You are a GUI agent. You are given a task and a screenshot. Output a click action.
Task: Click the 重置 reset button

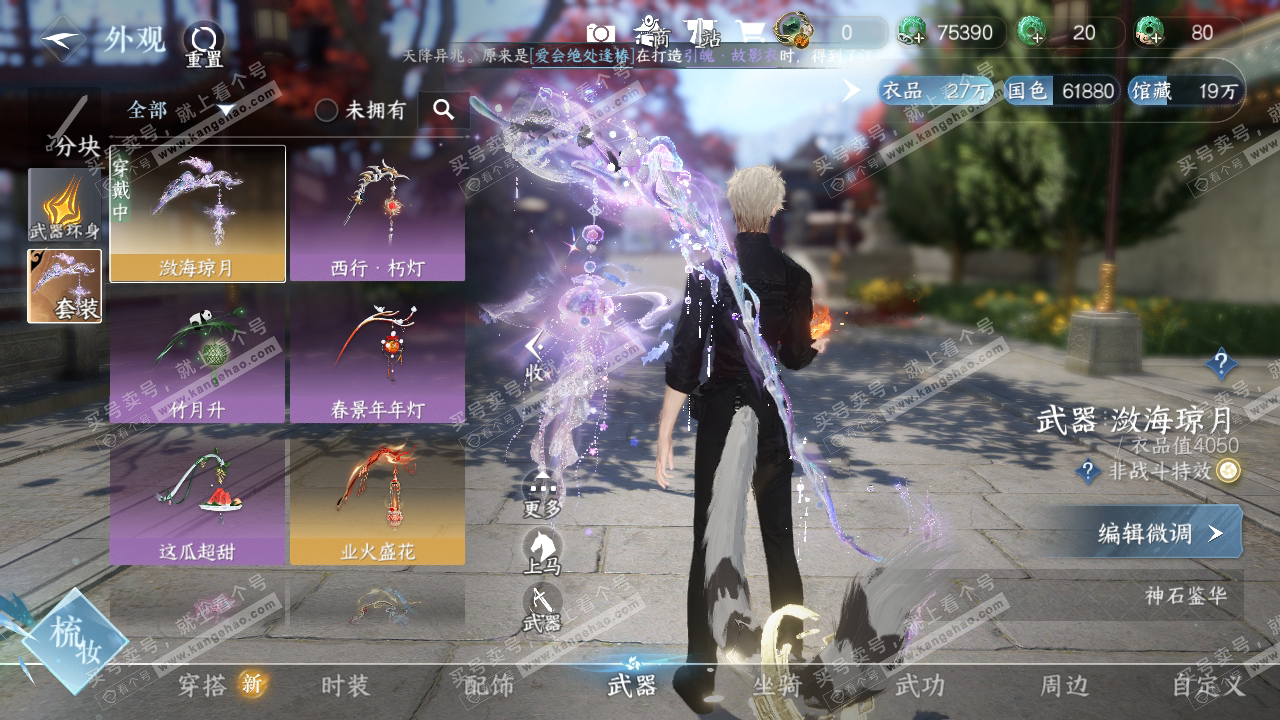pyautogui.click(x=203, y=44)
